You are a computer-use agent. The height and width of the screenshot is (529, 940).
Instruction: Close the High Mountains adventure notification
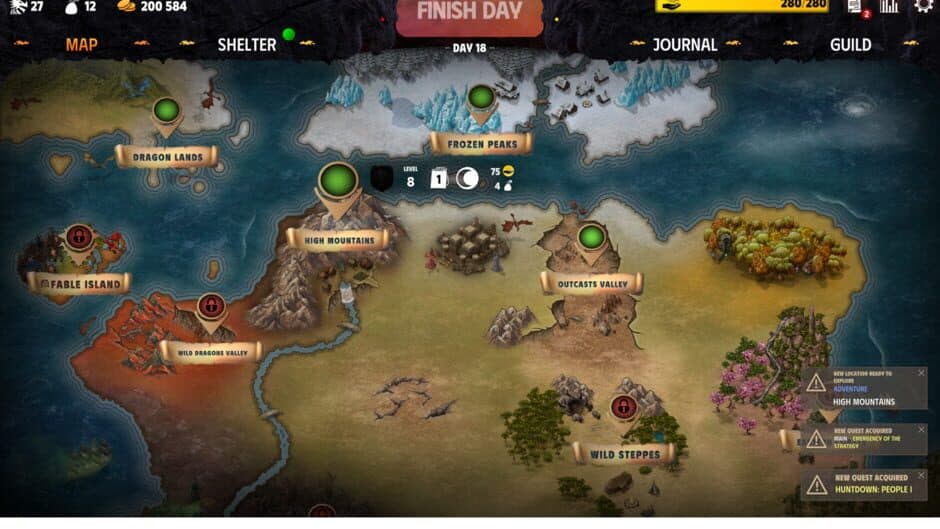point(921,373)
